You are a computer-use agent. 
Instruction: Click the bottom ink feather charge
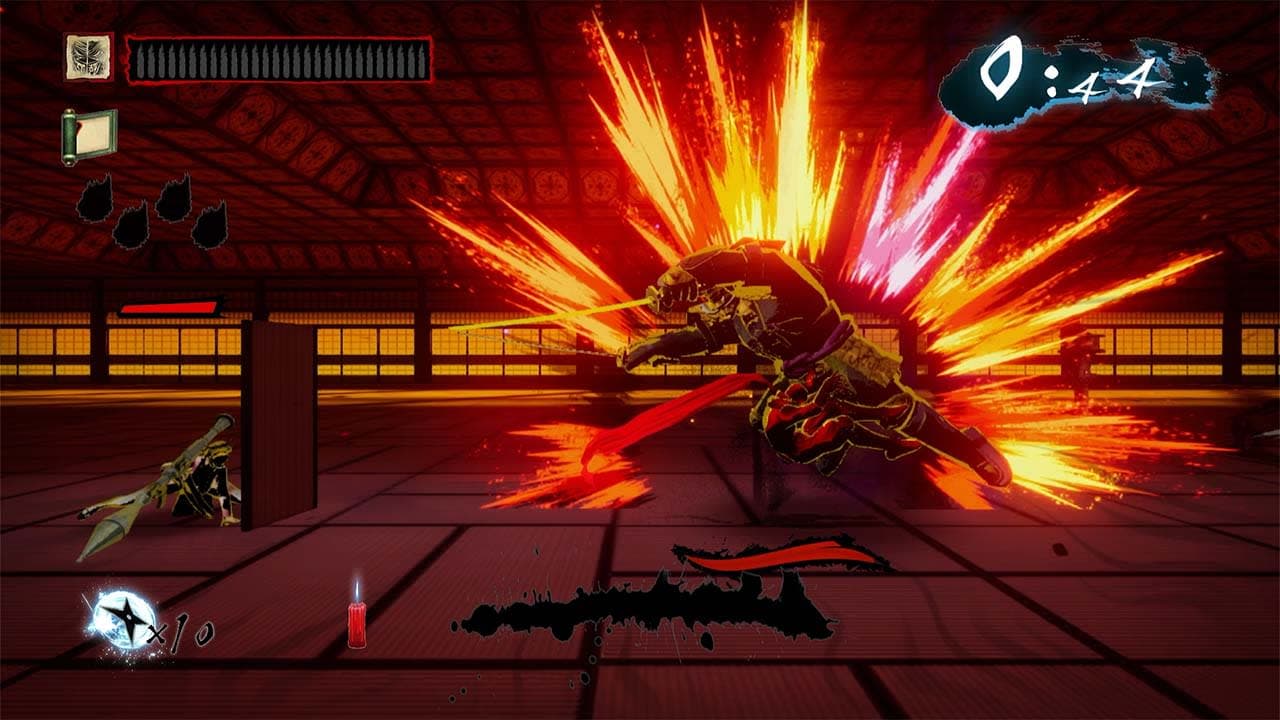131,225
